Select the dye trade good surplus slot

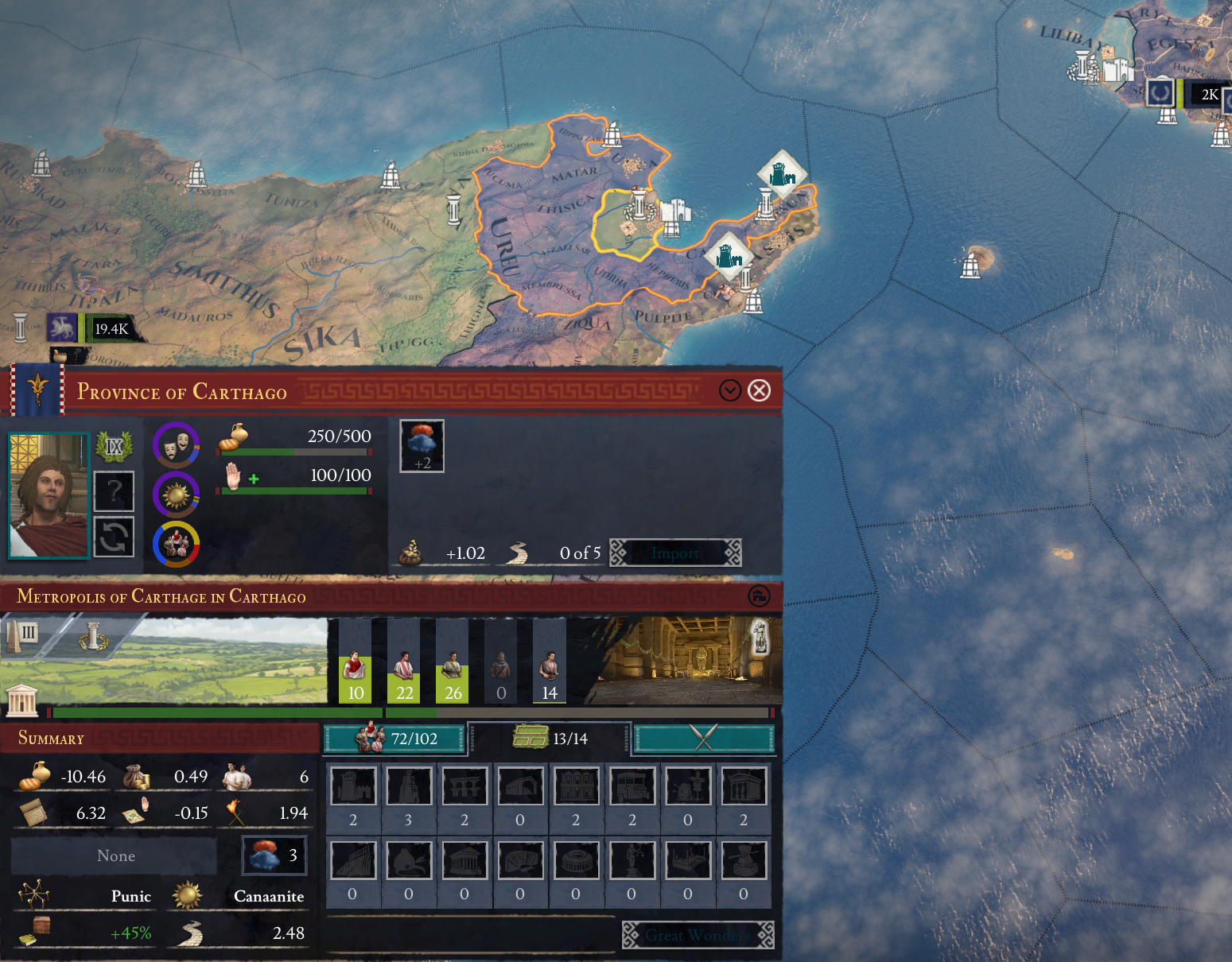click(422, 446)
